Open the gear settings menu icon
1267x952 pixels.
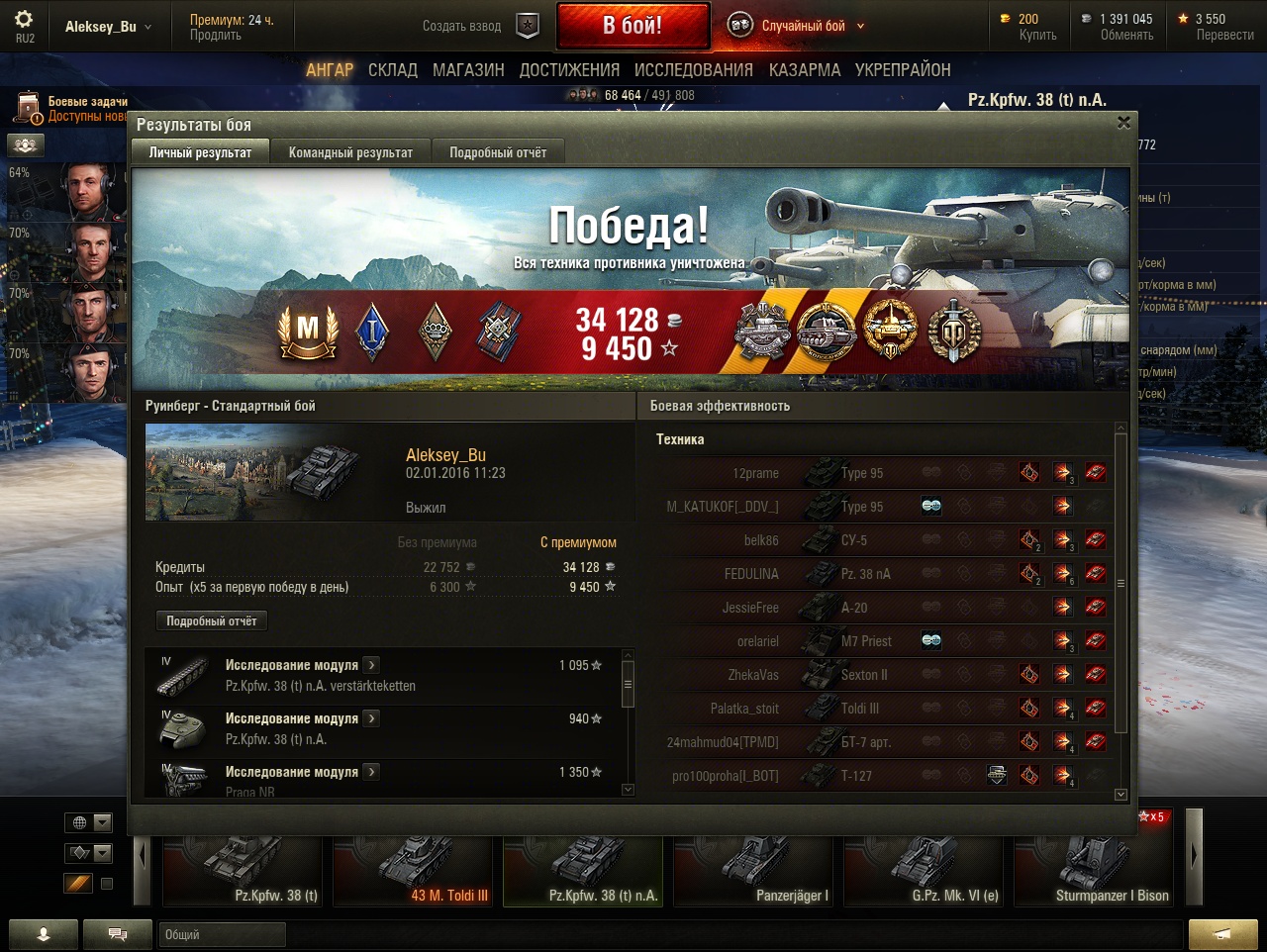[24, 20]
